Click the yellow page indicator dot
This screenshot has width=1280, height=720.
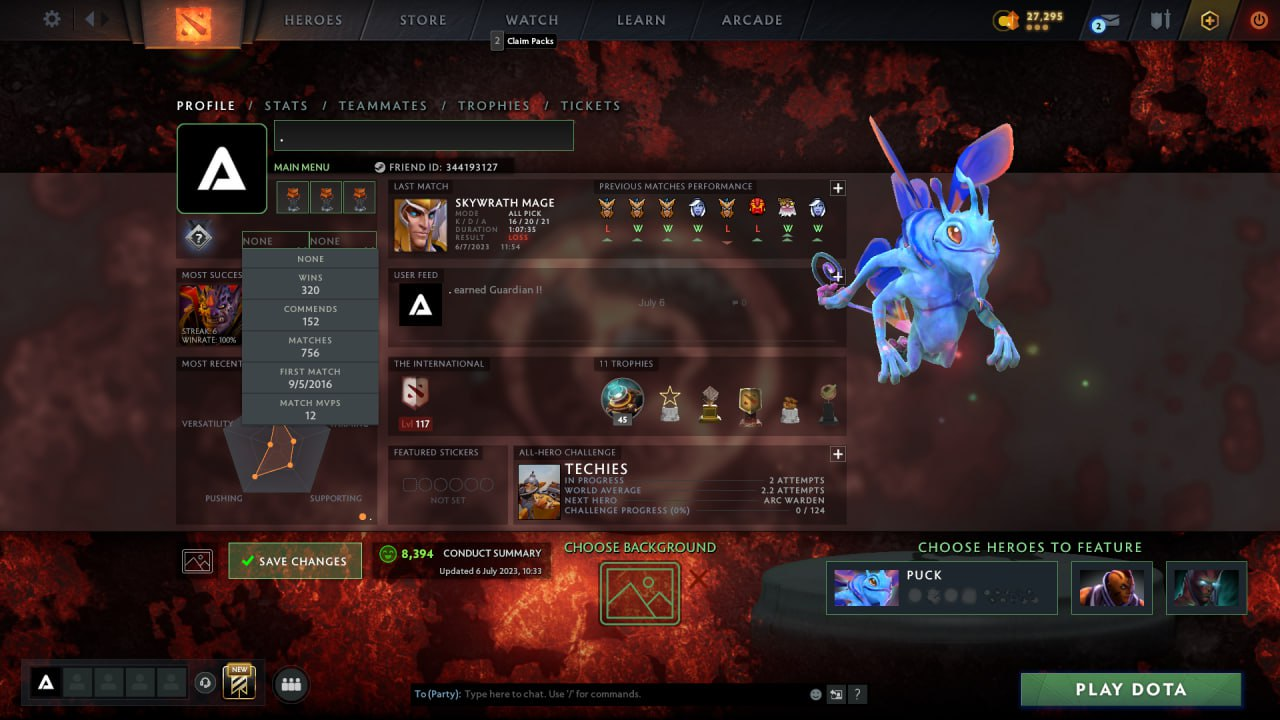pos(361,515)
